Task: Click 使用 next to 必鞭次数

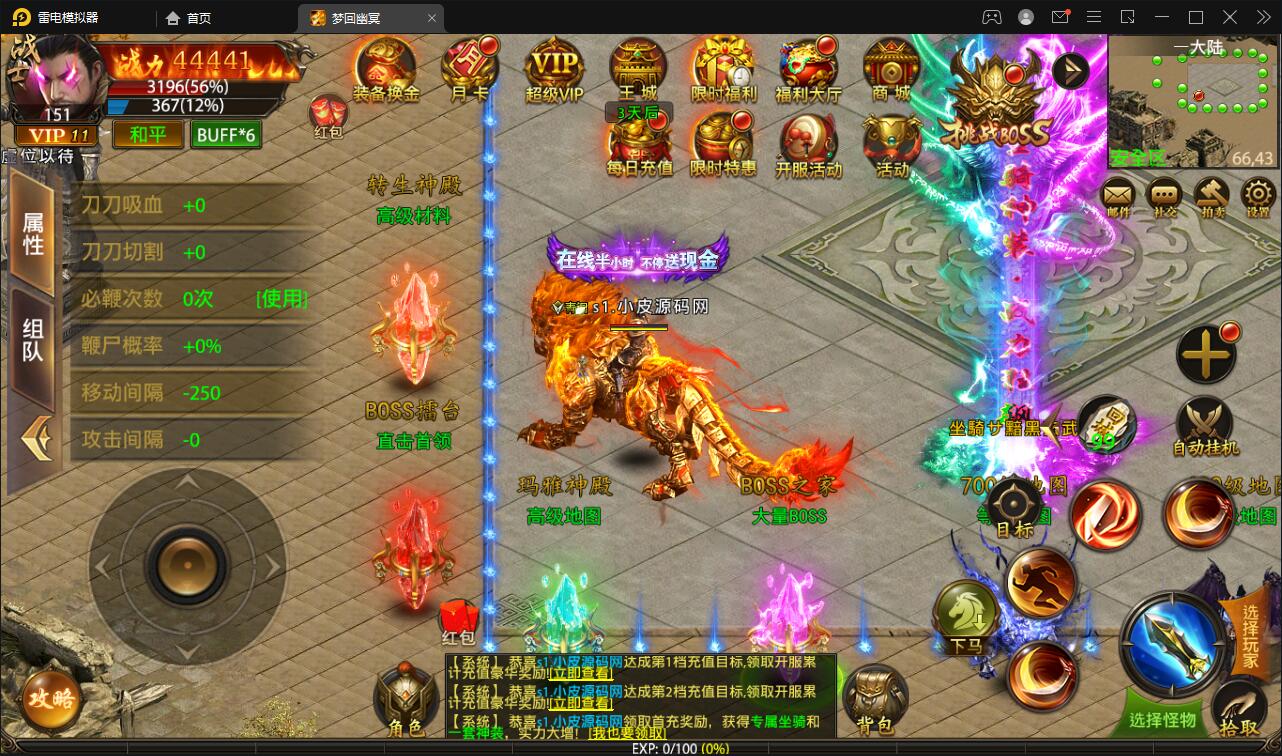Action: tap(280, 299)
